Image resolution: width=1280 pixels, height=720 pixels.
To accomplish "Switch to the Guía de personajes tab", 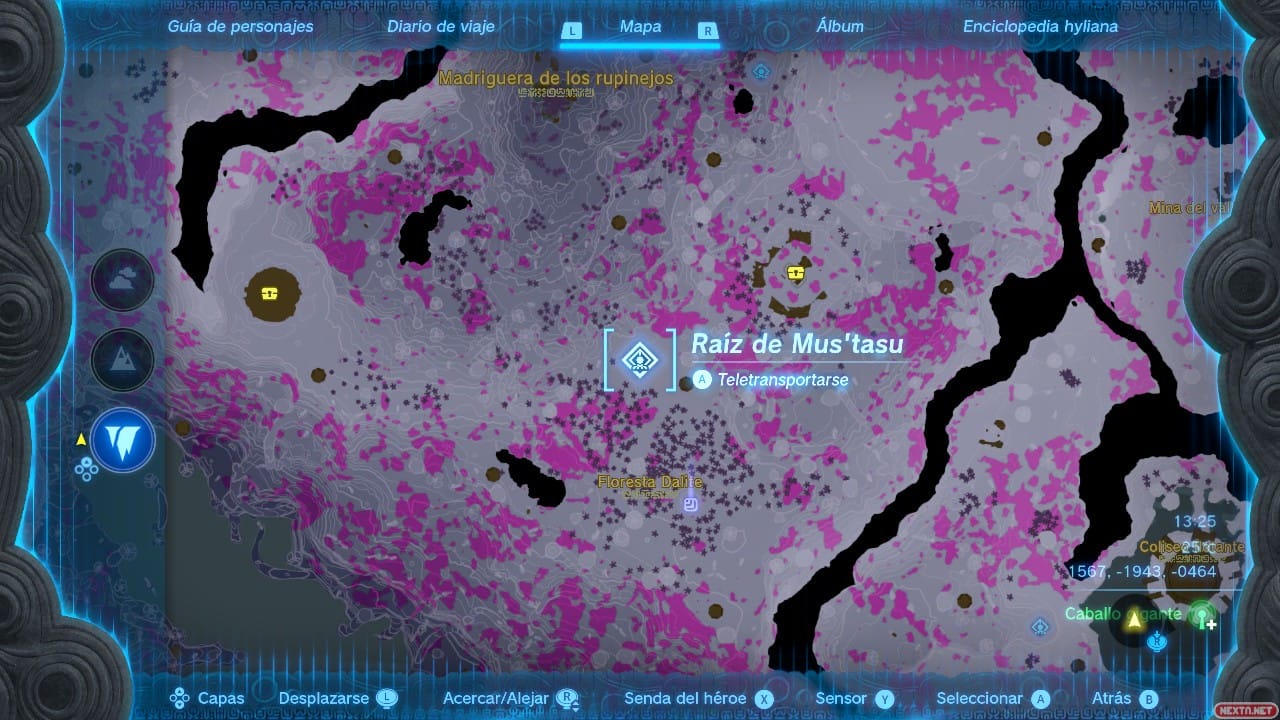I will point(240,27).
